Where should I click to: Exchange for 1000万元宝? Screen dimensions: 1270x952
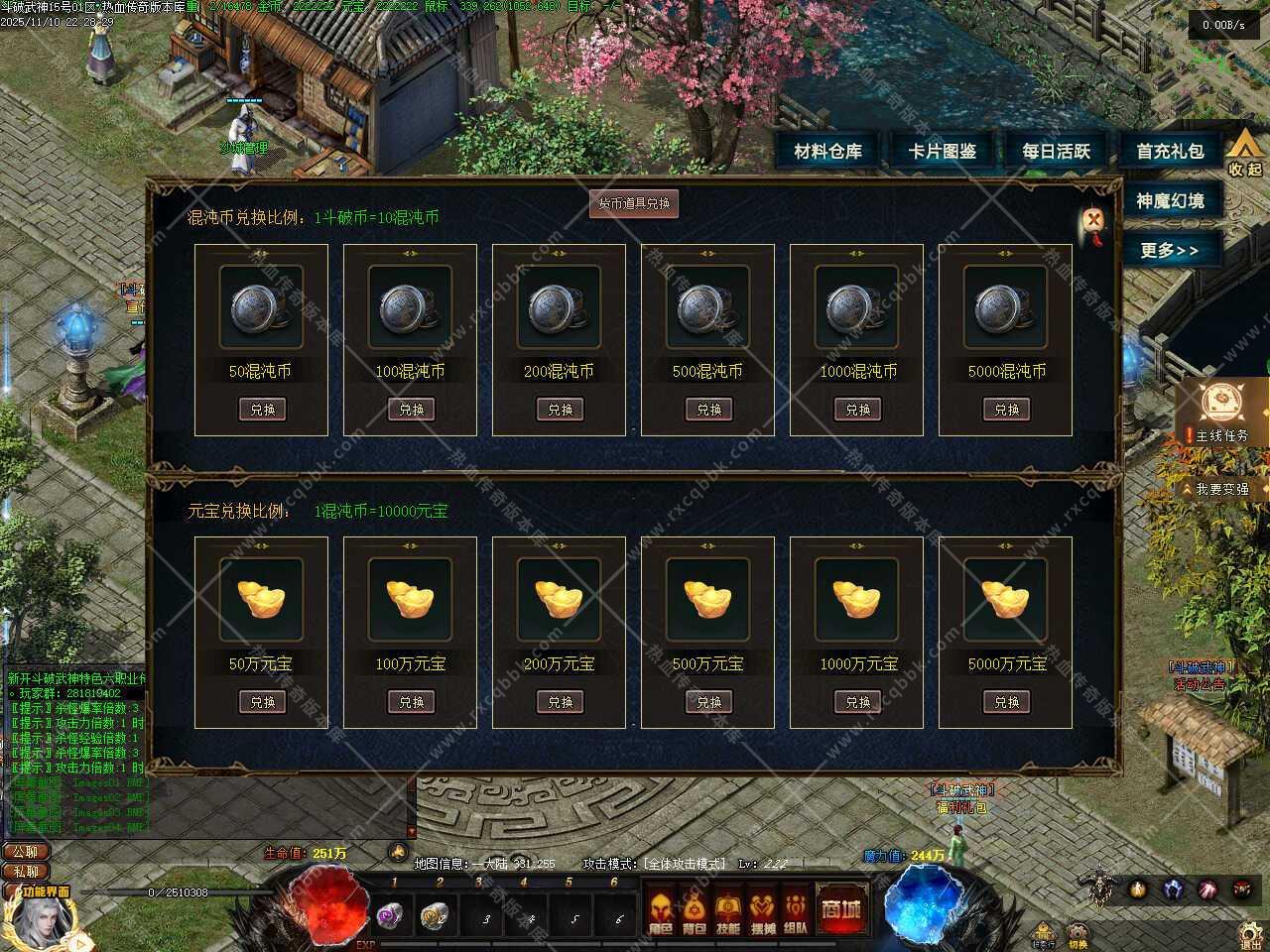tap(857, 701)
